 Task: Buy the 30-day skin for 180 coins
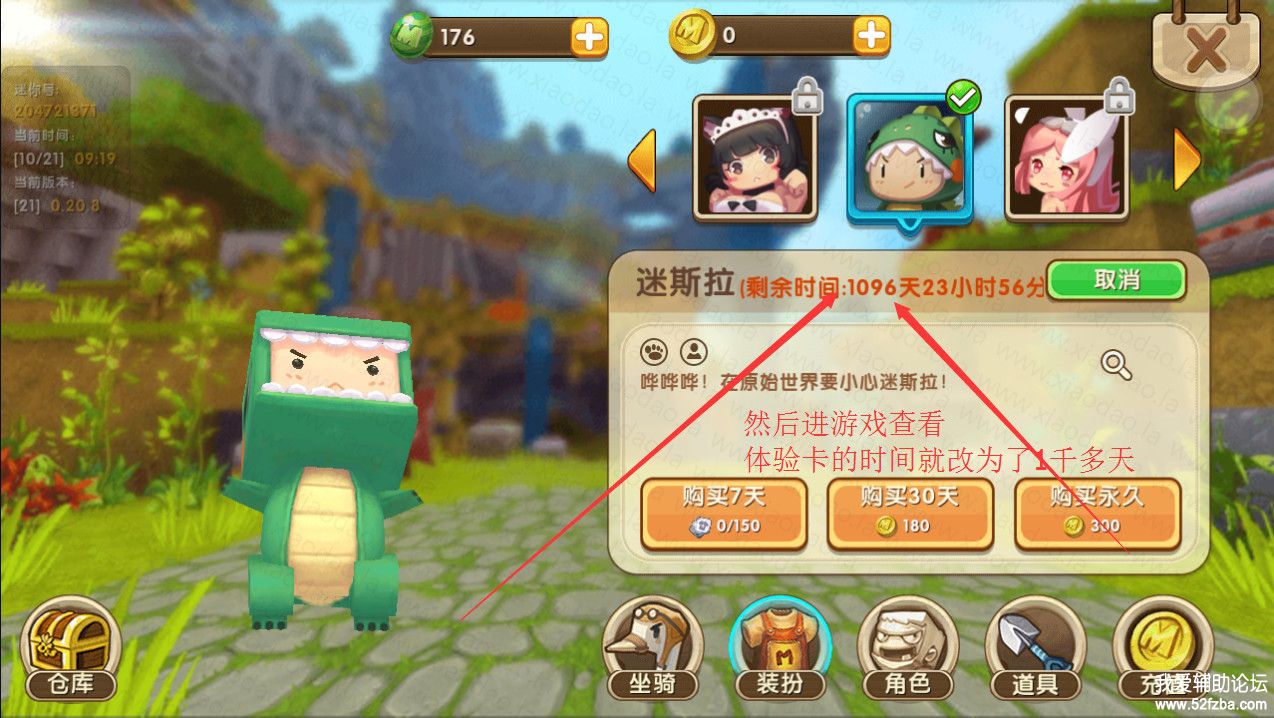909,513
